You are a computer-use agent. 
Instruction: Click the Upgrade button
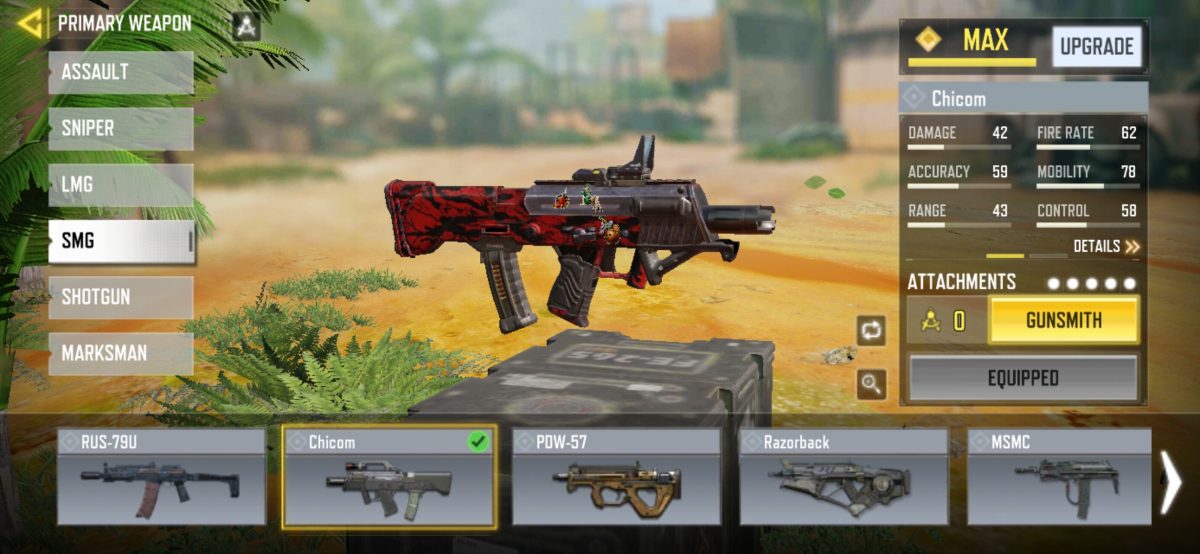[1096, 47]
